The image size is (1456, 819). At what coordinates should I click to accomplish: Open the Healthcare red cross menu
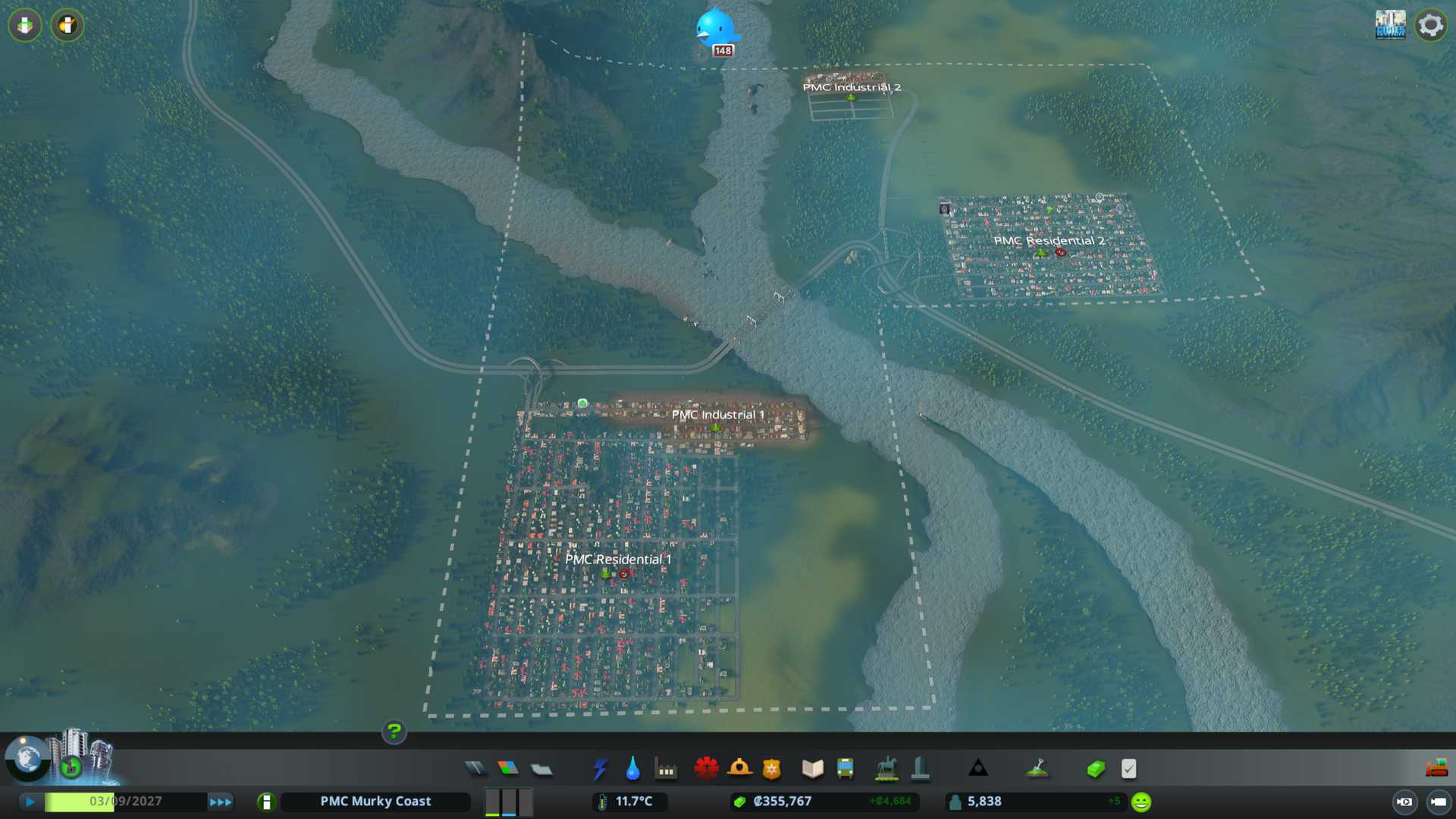(x=706, y=769)
